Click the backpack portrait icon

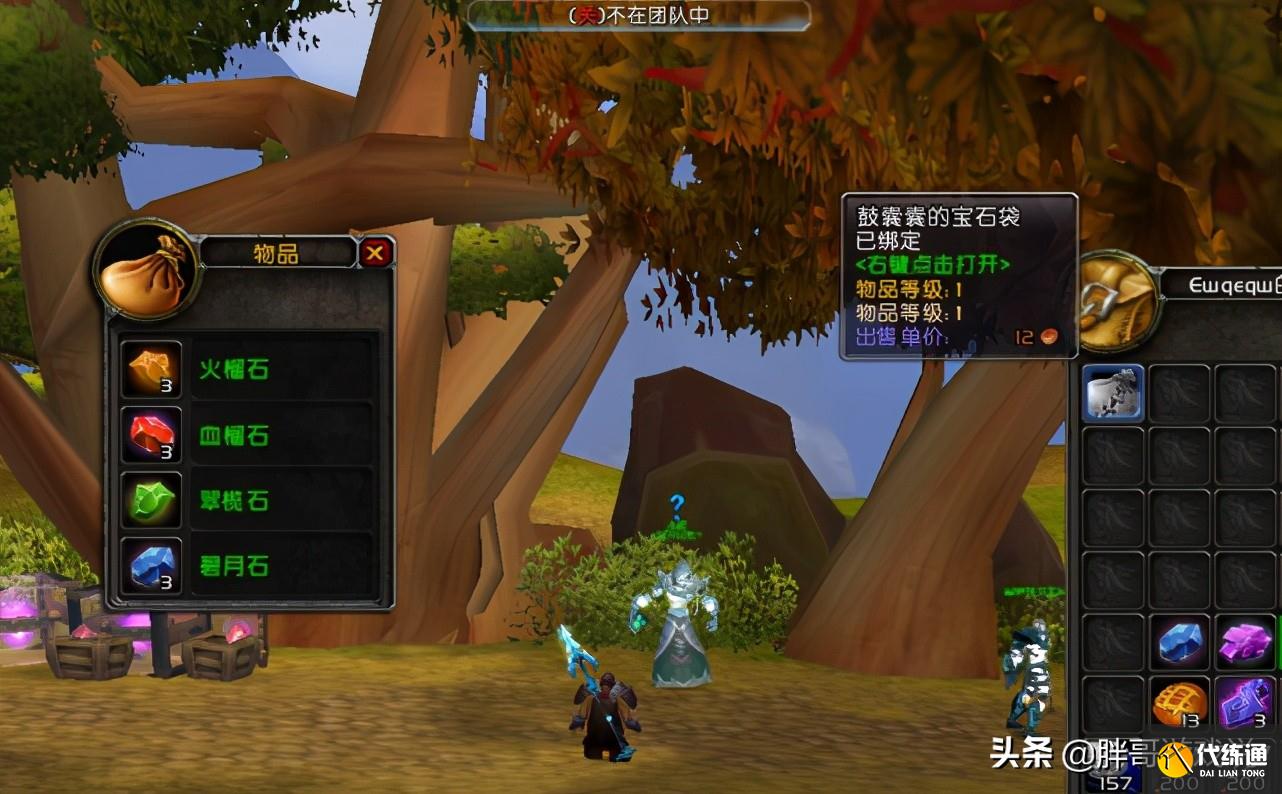pyautogui.click(x=1116, y=300)
